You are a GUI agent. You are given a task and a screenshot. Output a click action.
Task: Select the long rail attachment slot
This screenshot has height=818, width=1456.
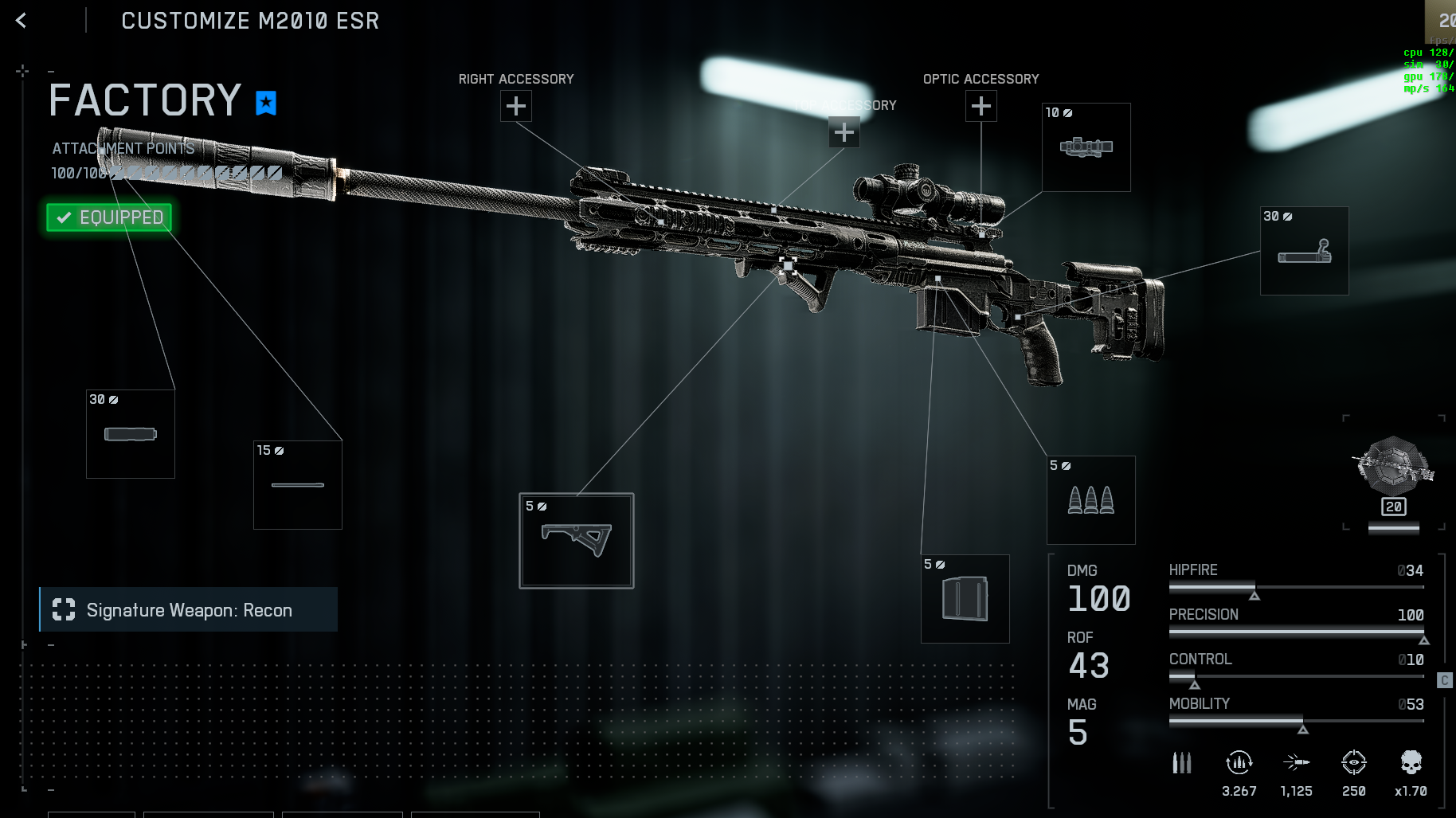pyautogui.click(x=297, y=484)
